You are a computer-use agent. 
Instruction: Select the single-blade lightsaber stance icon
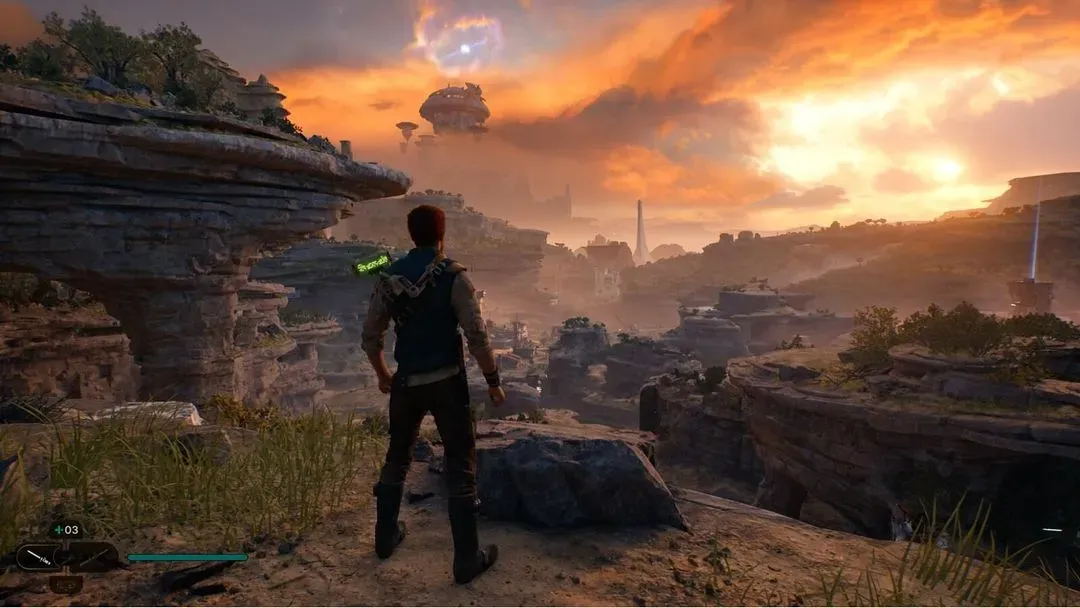pos(38,556)
